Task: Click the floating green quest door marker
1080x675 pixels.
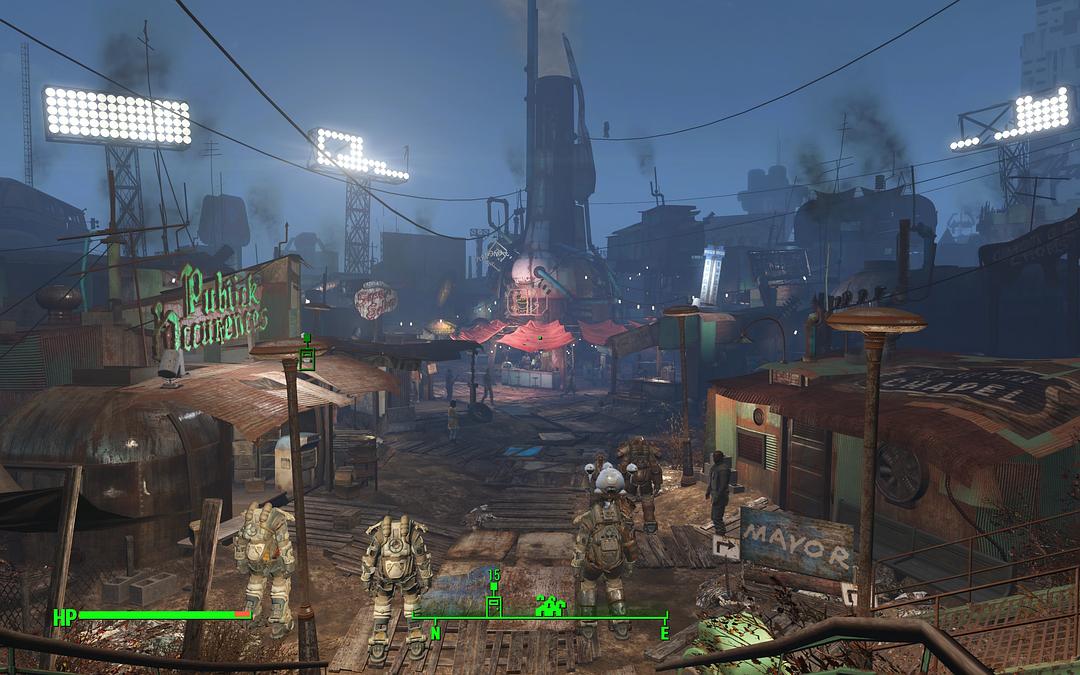Action: point(307,357)
